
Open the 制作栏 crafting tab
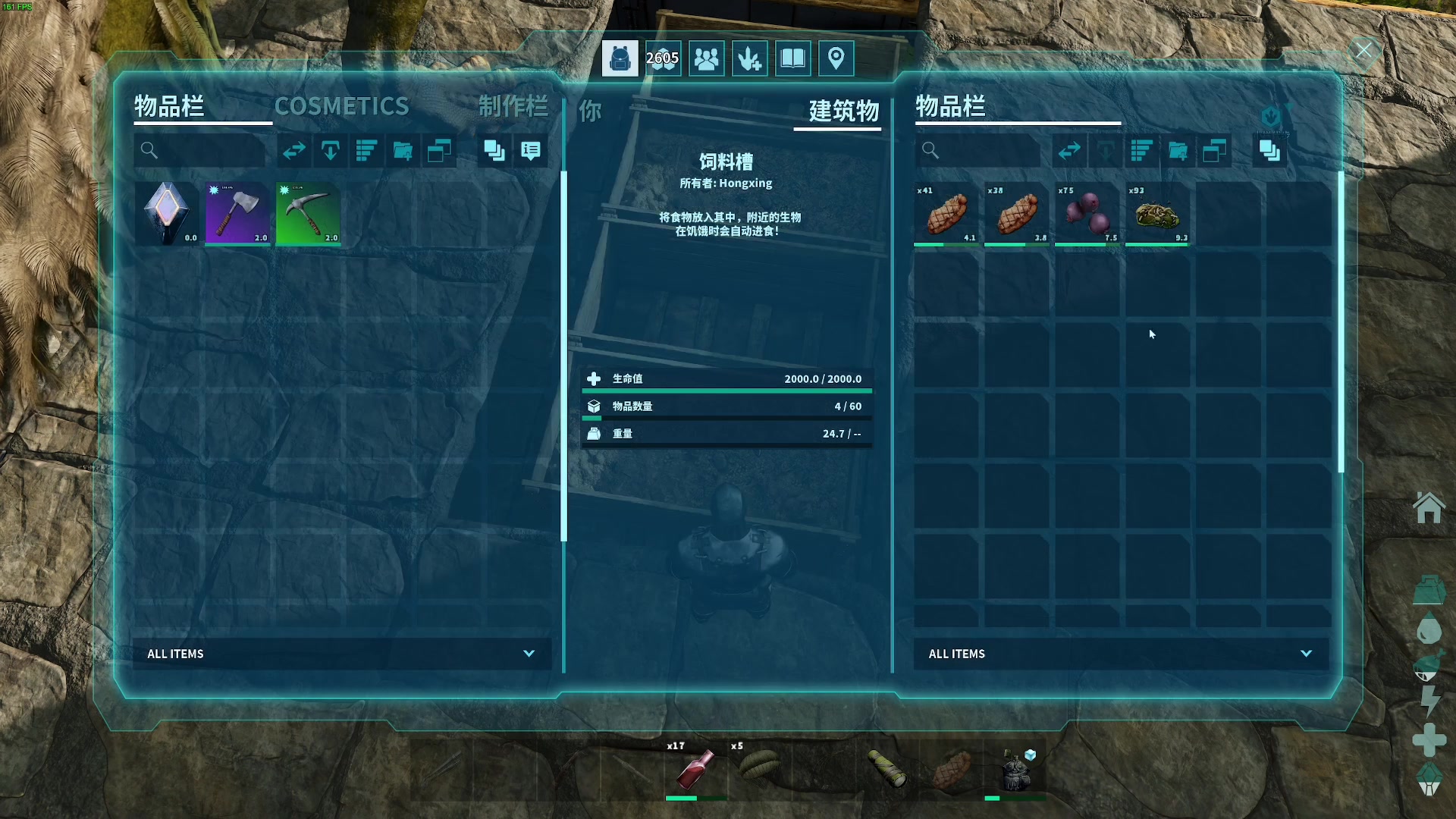click(513, 106)
